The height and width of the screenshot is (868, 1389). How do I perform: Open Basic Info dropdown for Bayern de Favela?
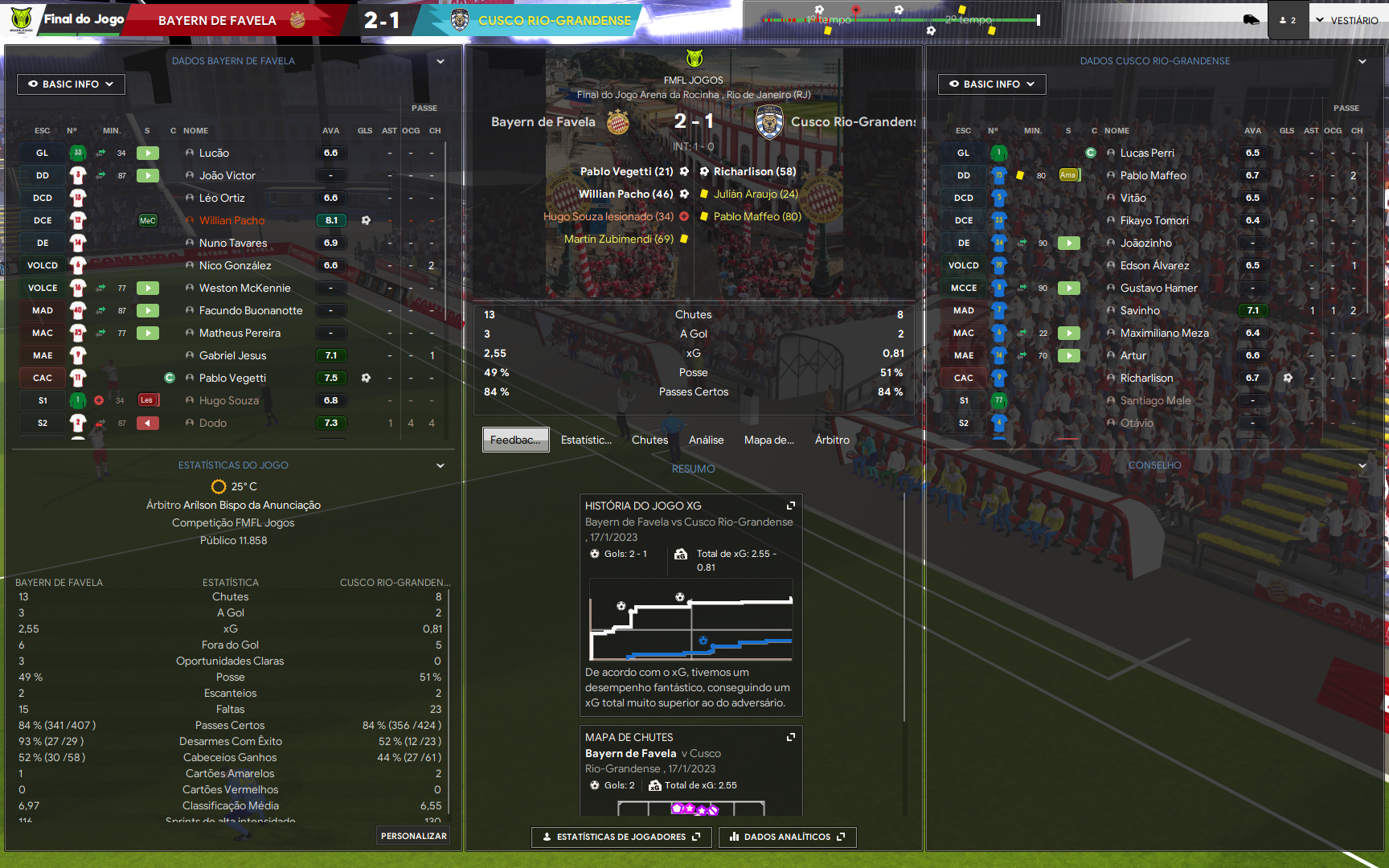tap(71, 84)
